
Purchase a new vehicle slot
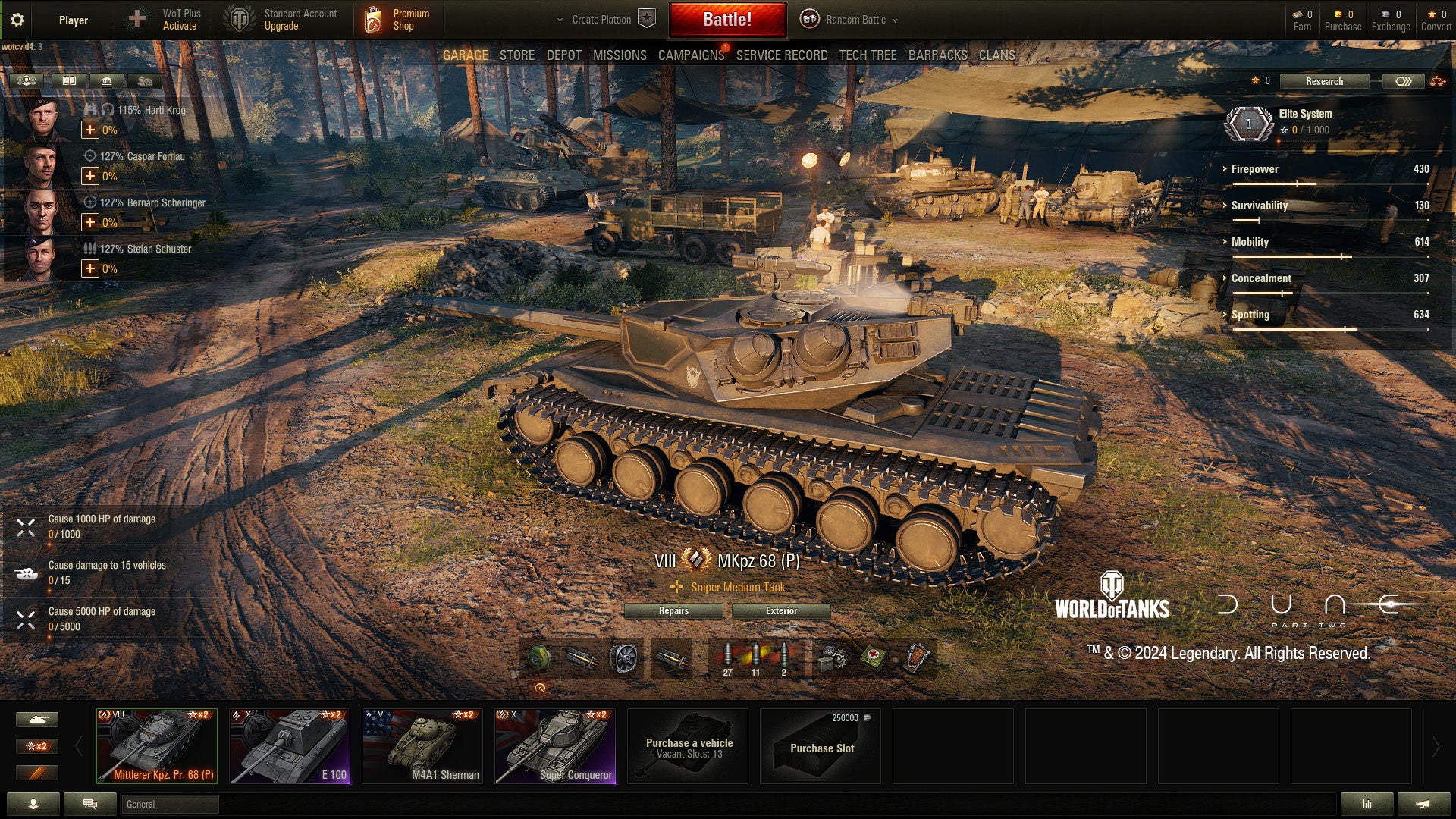coord(821,747)
